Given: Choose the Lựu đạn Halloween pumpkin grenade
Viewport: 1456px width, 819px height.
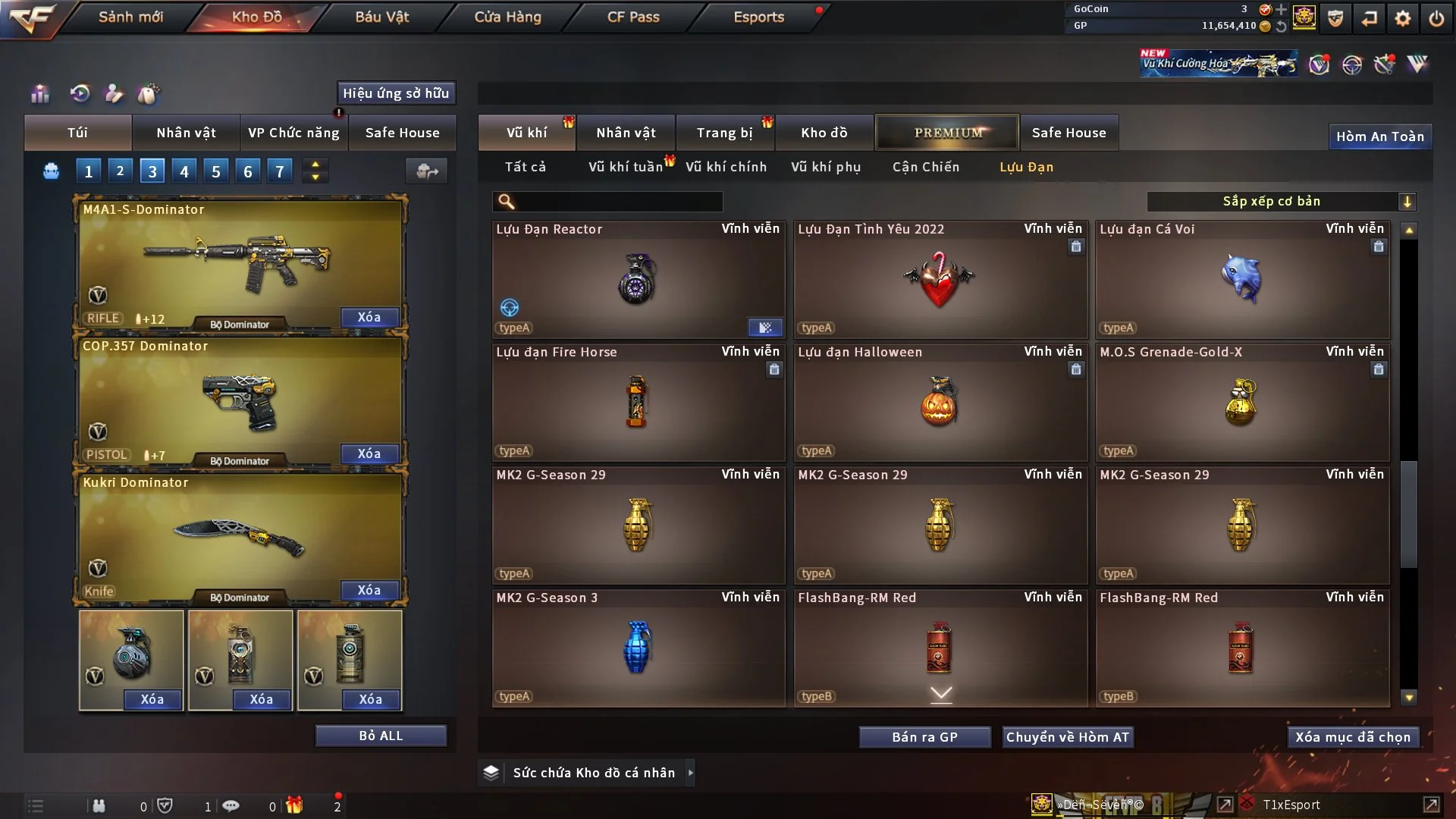Looking at the screenshot, I should [x=940, y=402].
